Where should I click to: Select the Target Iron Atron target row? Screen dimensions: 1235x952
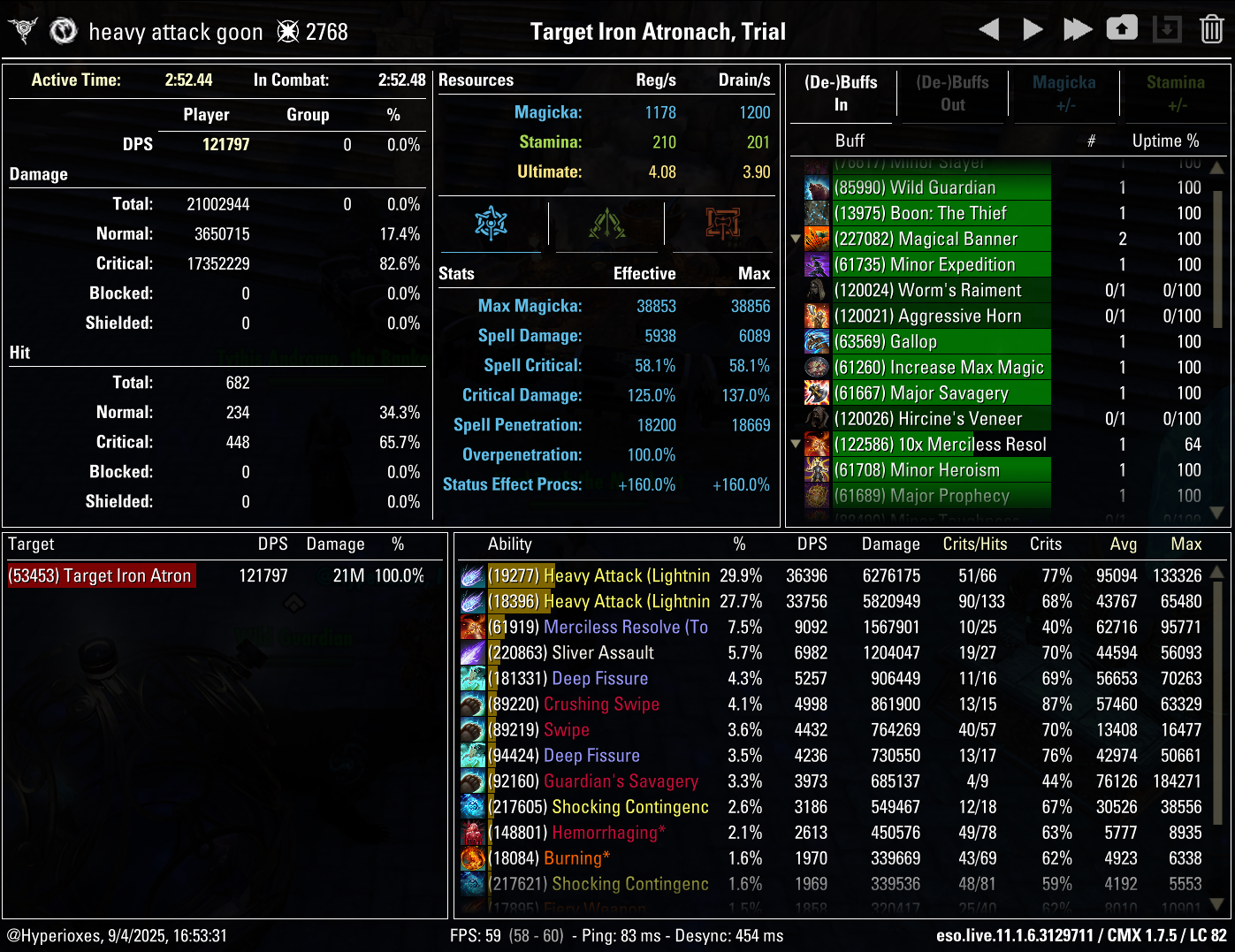click(x=101, y=575)
